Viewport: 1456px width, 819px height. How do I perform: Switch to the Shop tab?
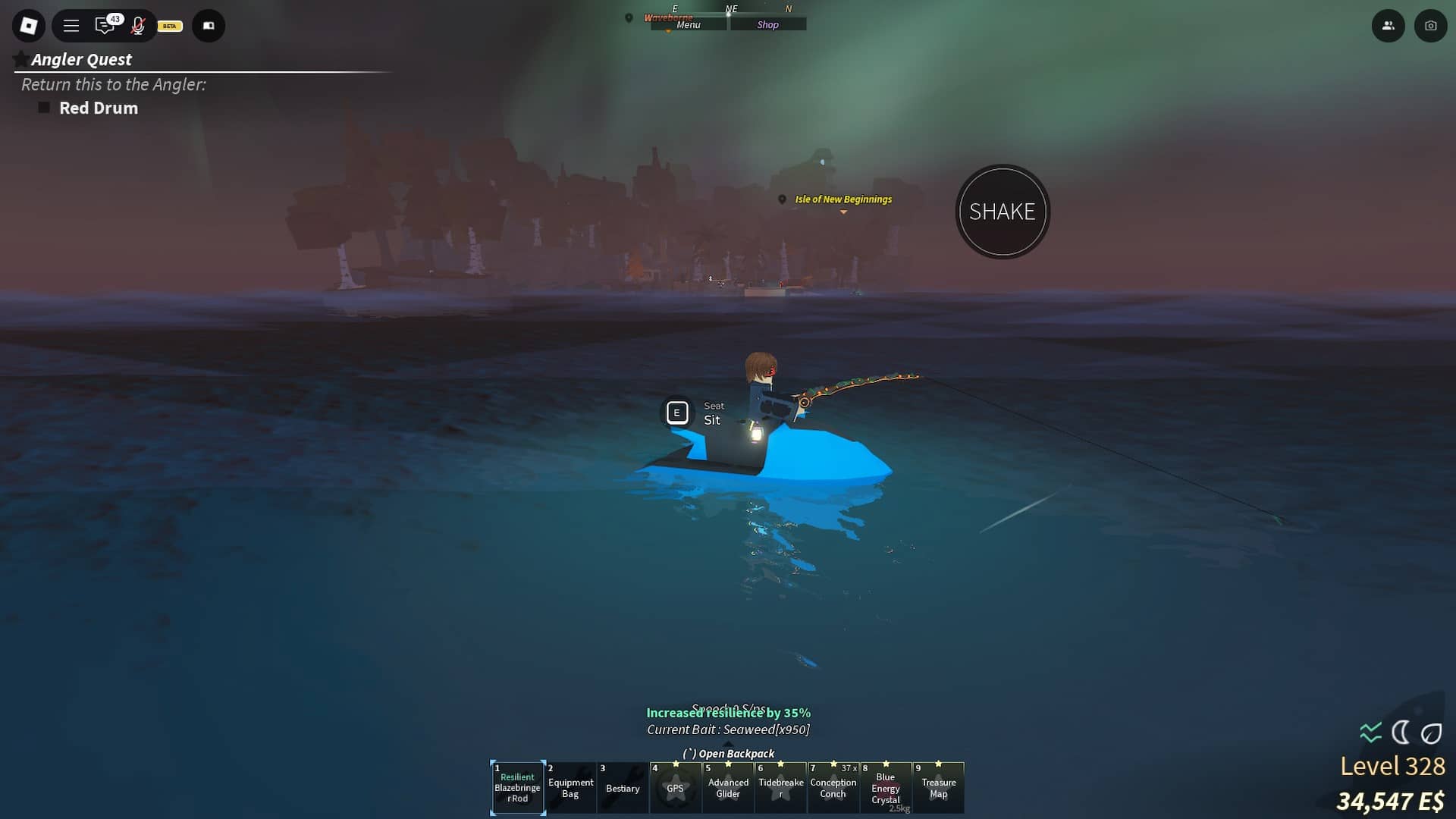tap(768, 24)
